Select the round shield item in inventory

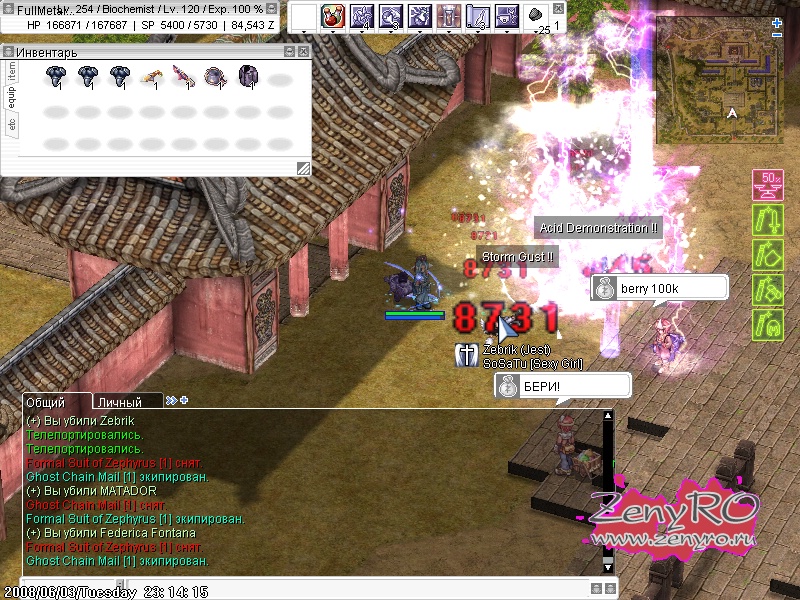click(215, 77)
